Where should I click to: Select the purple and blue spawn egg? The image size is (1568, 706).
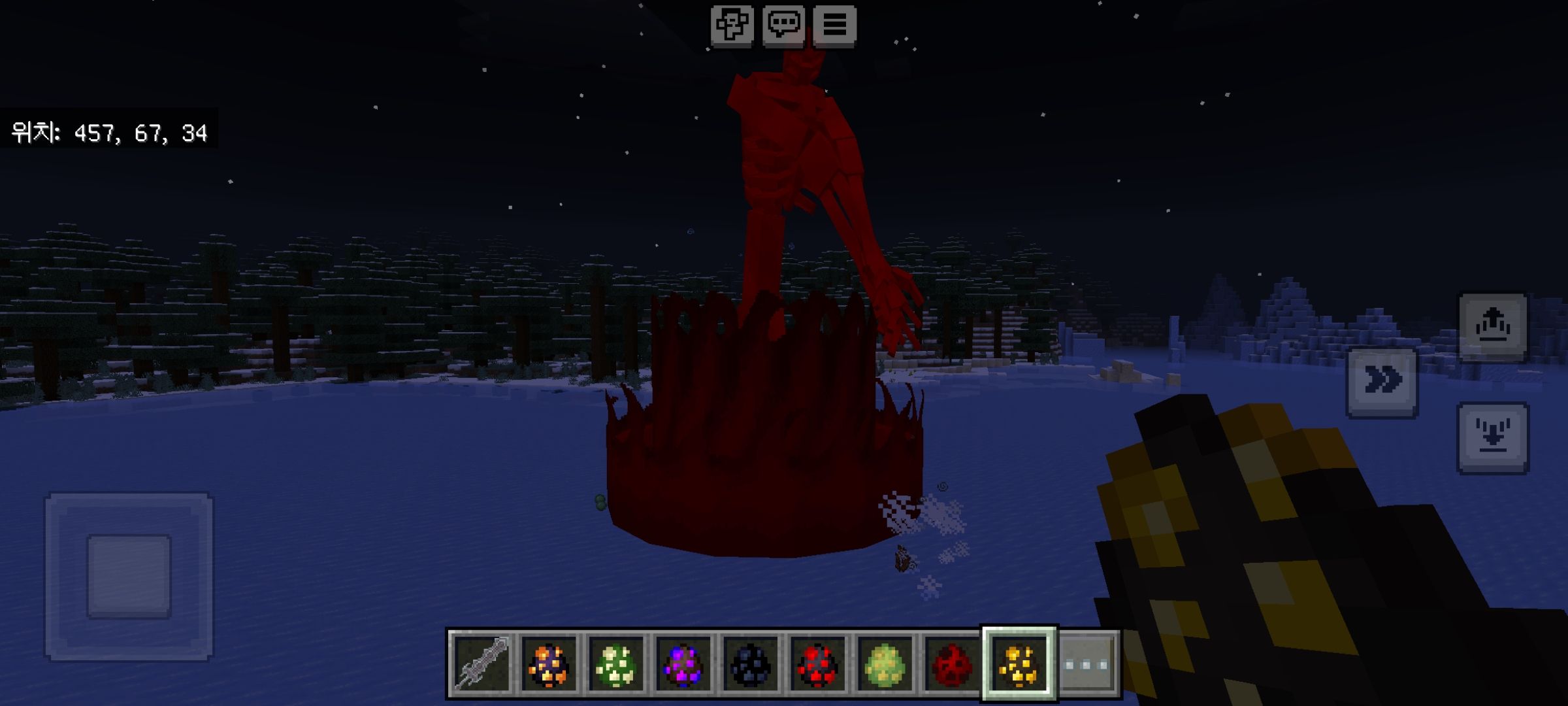[x=683, y=664]
